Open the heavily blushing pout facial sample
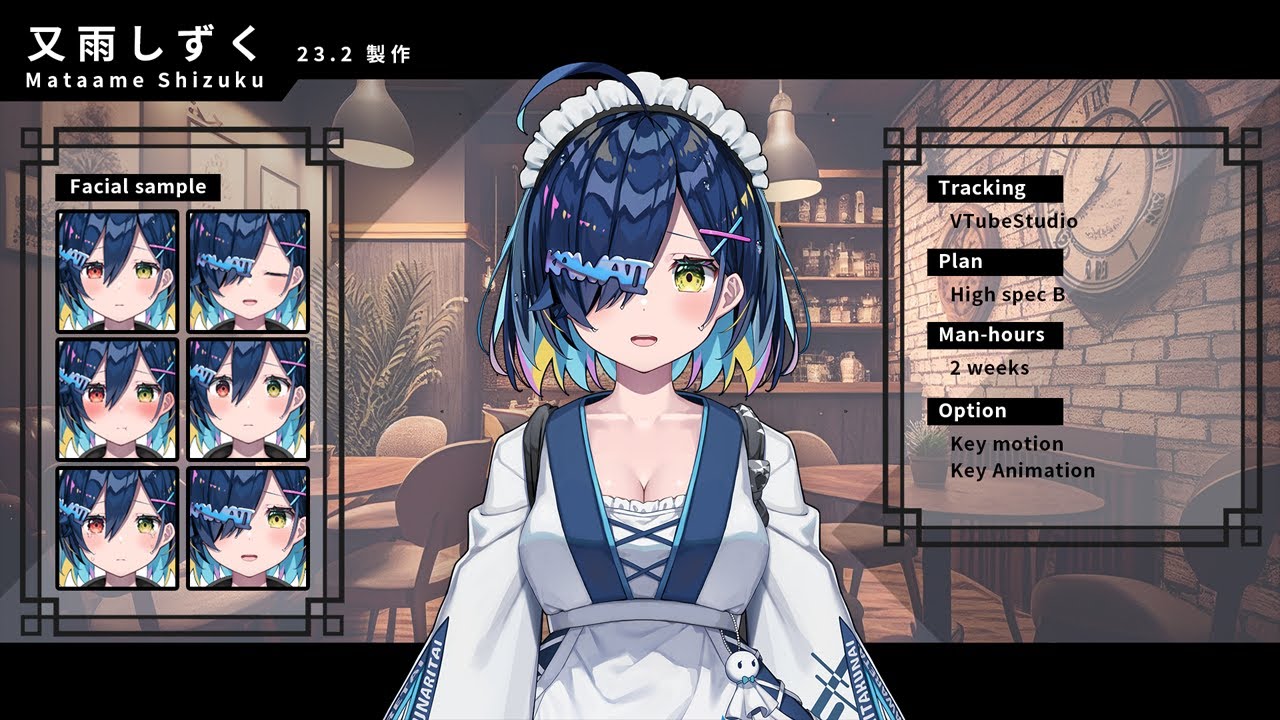1280x720 pixels. tap(117, 399)
